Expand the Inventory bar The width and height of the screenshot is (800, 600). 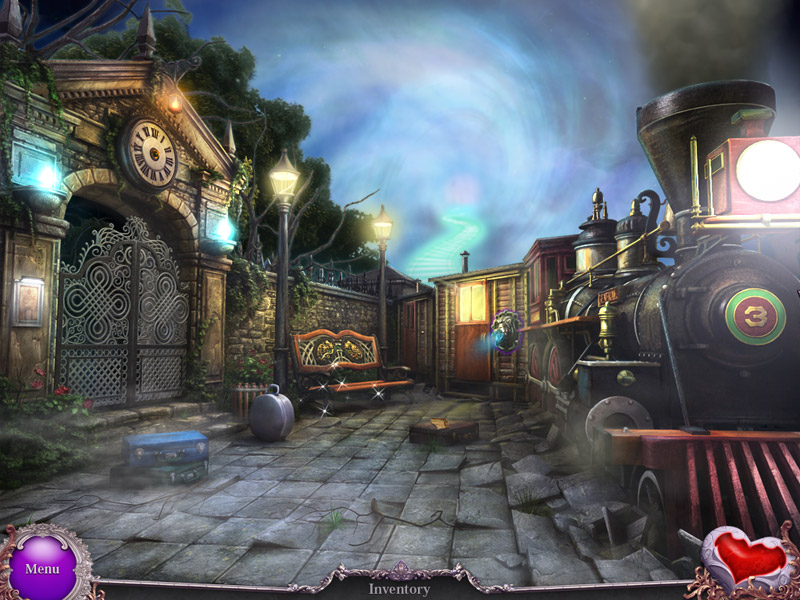point(399,589)
